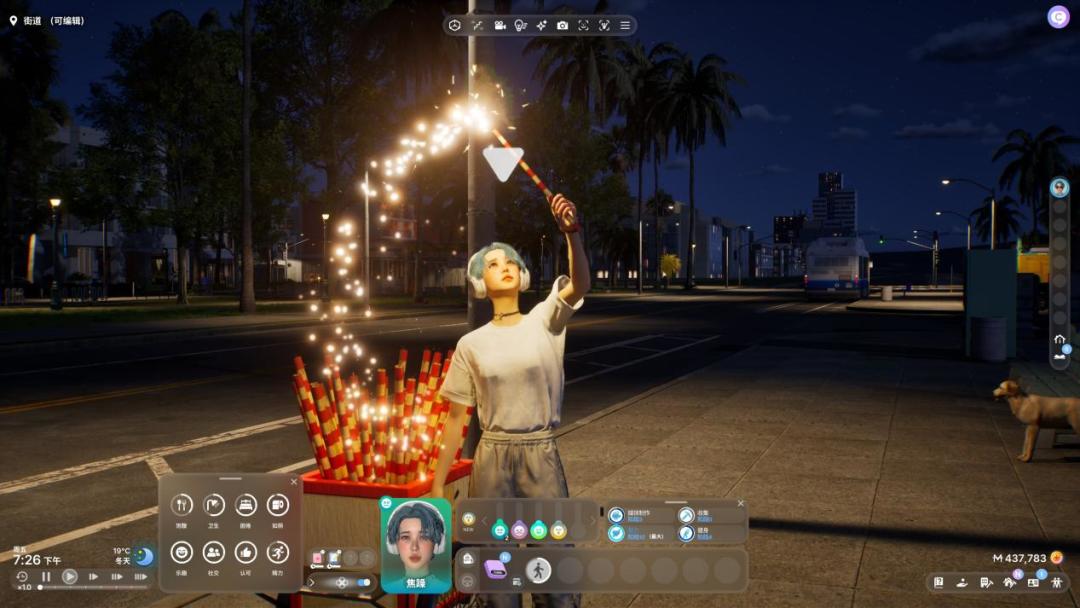This screenshot has height=608, width=1080.
Task: Select the social need icon
Action: click(x=214, y=551)
